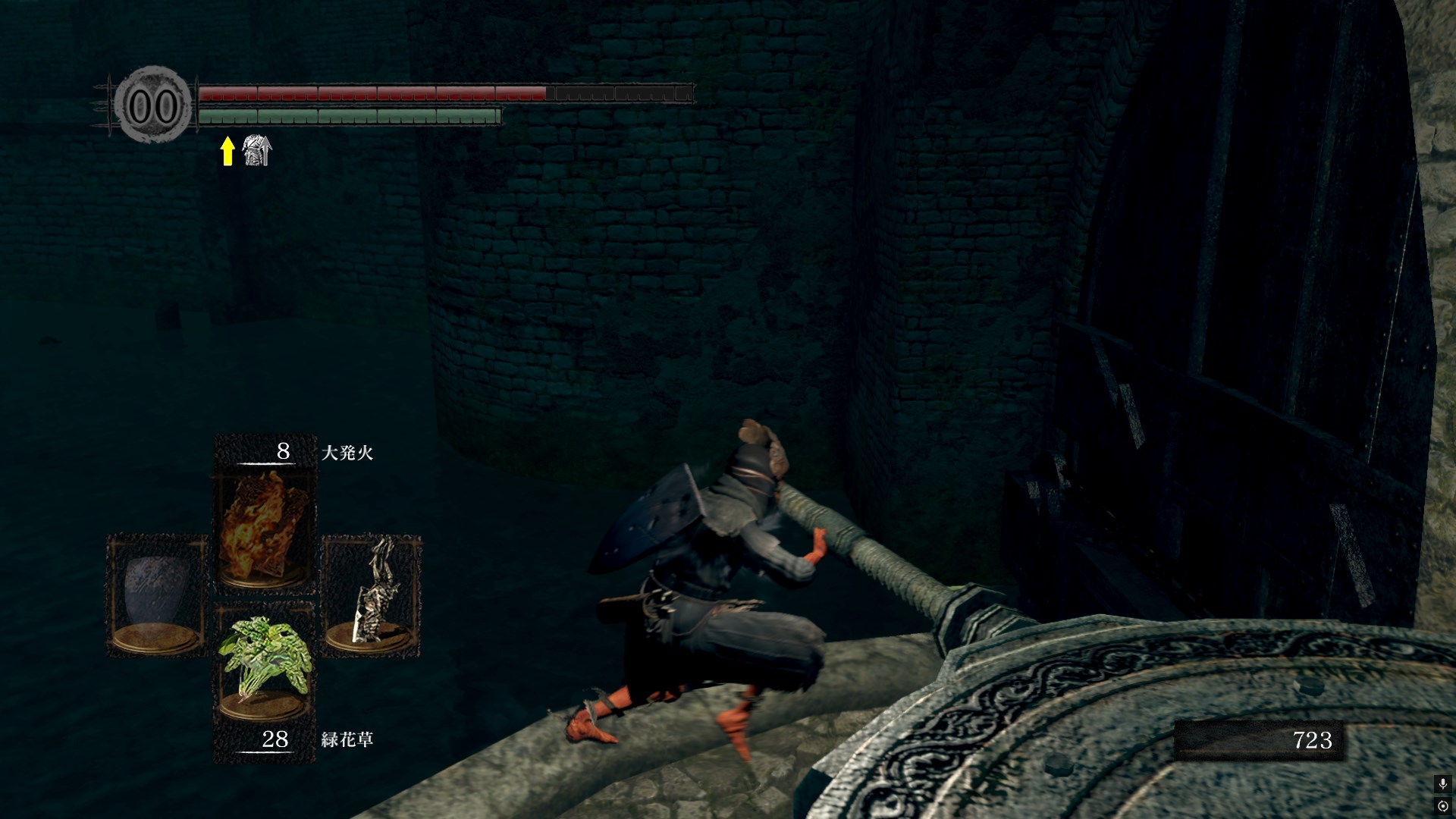This screenshot has height=819, width=1456.
Task: Toggle the microphone overlay icon
Action: [1442, 783]
